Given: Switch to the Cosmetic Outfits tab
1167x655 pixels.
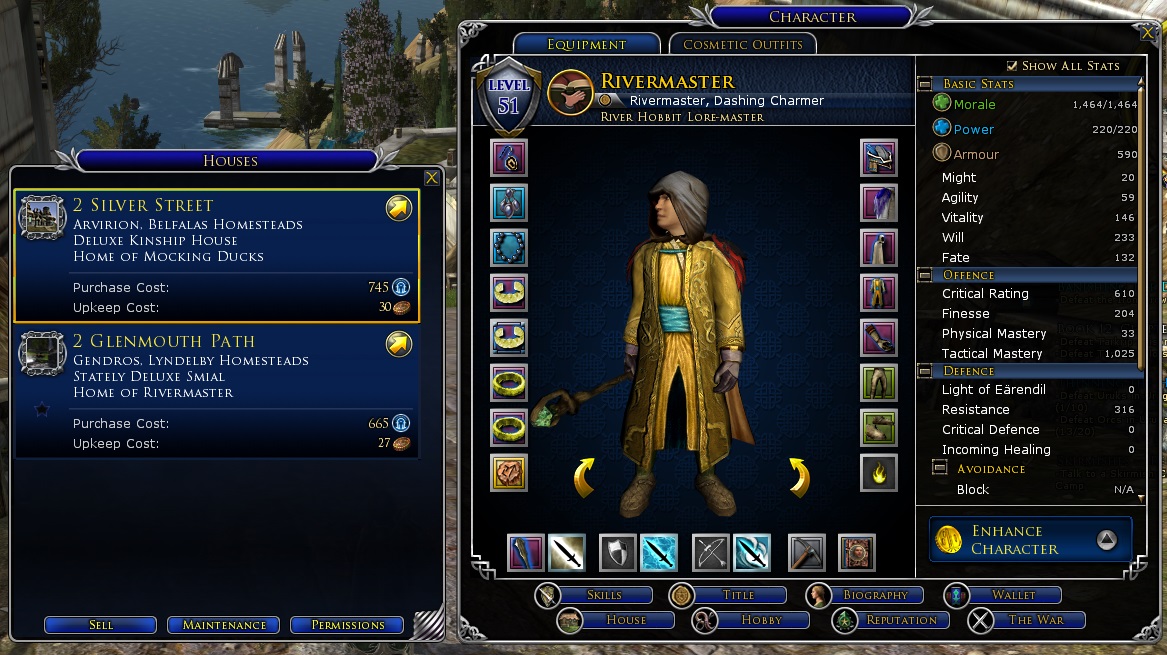Looking at the screenshot, I should 743,44.
